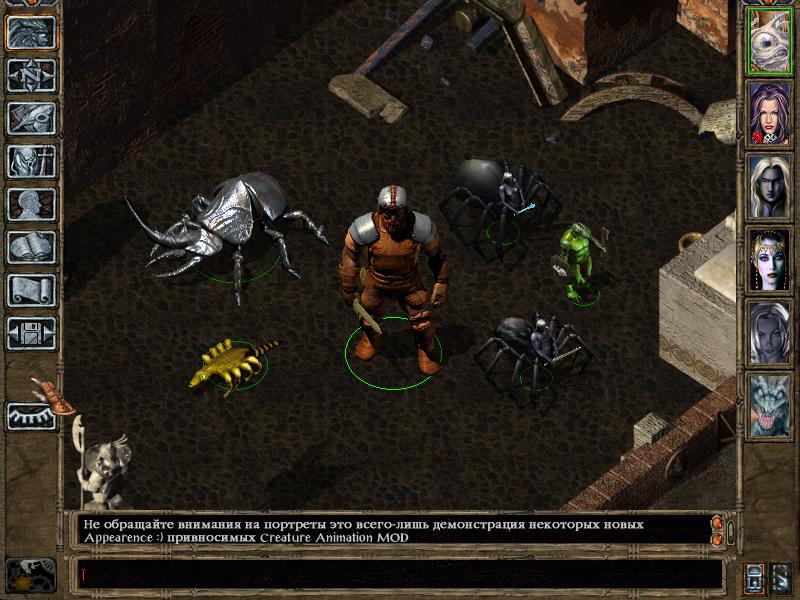
Task: Click the lower orange gem on message window
Action: pyautogui.click(x=716, y=539)
